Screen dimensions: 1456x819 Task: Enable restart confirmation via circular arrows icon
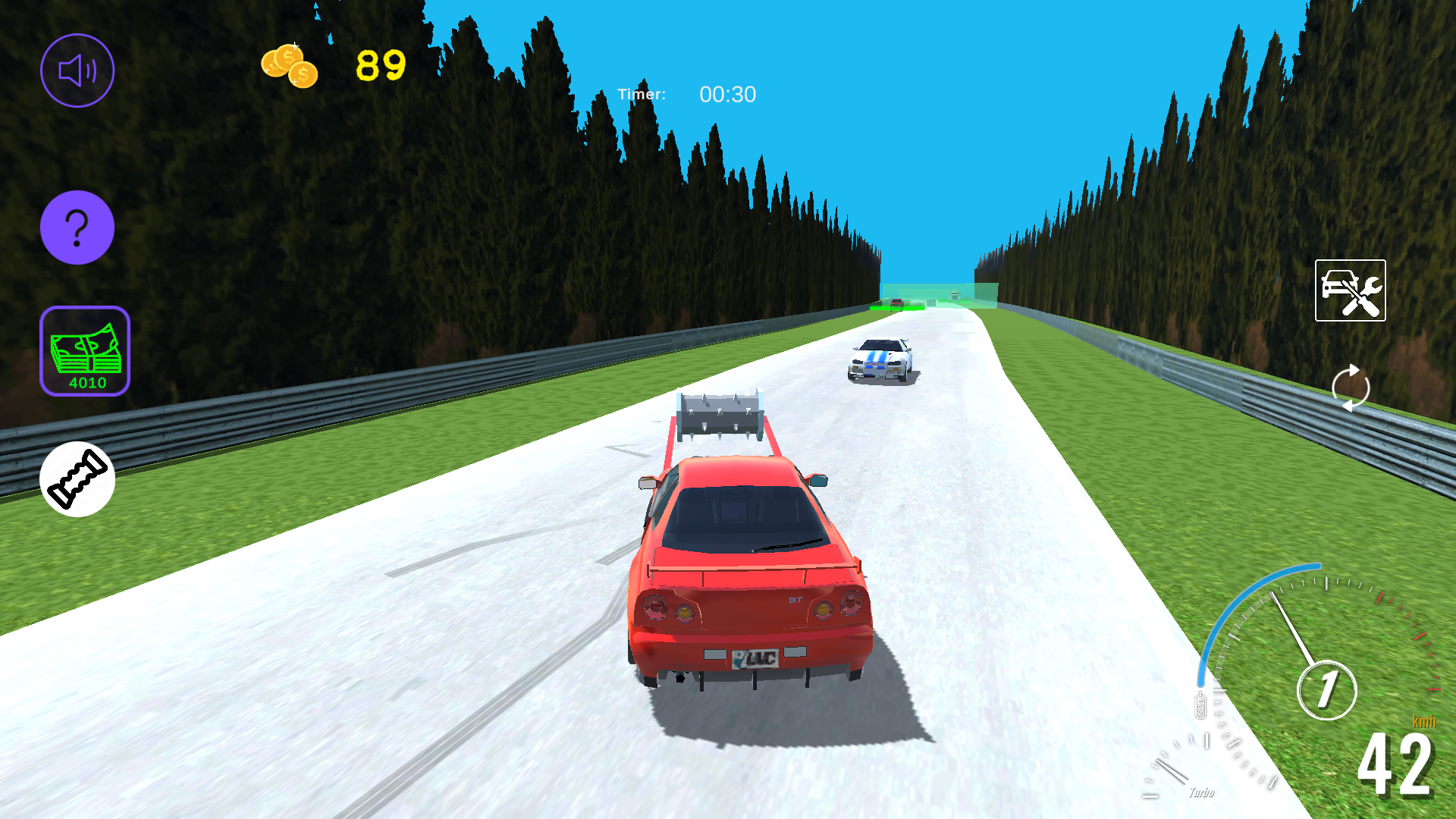(x=1351, y=388)
